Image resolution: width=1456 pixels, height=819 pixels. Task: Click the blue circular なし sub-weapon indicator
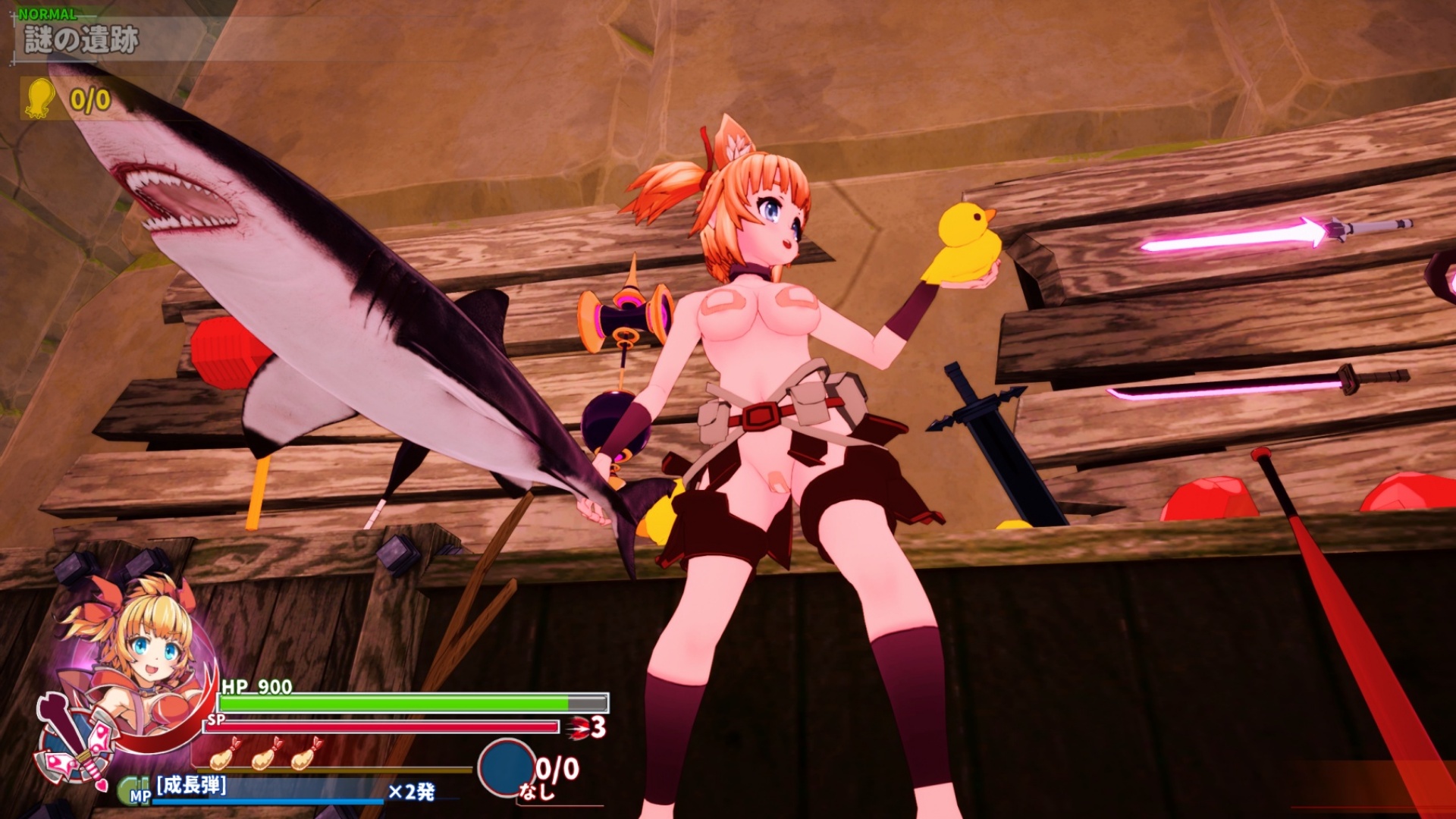tap(507, 768)
